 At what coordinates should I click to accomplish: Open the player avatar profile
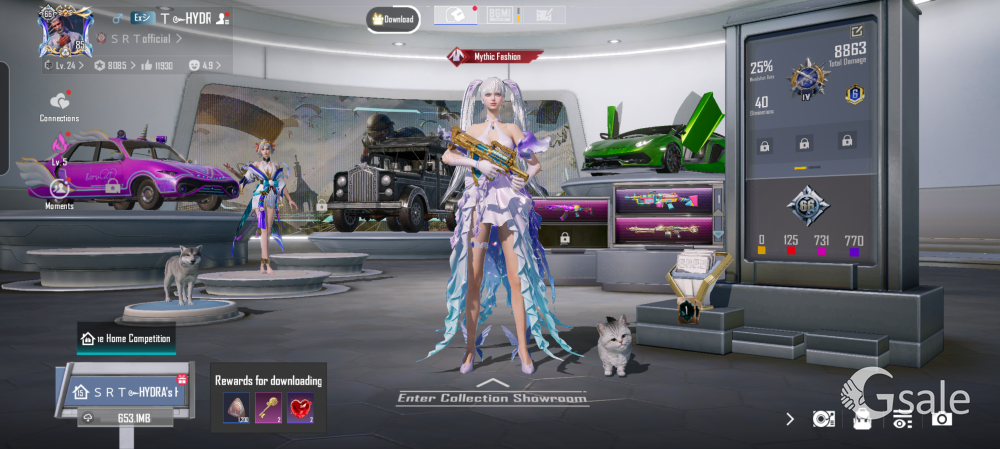65,31
